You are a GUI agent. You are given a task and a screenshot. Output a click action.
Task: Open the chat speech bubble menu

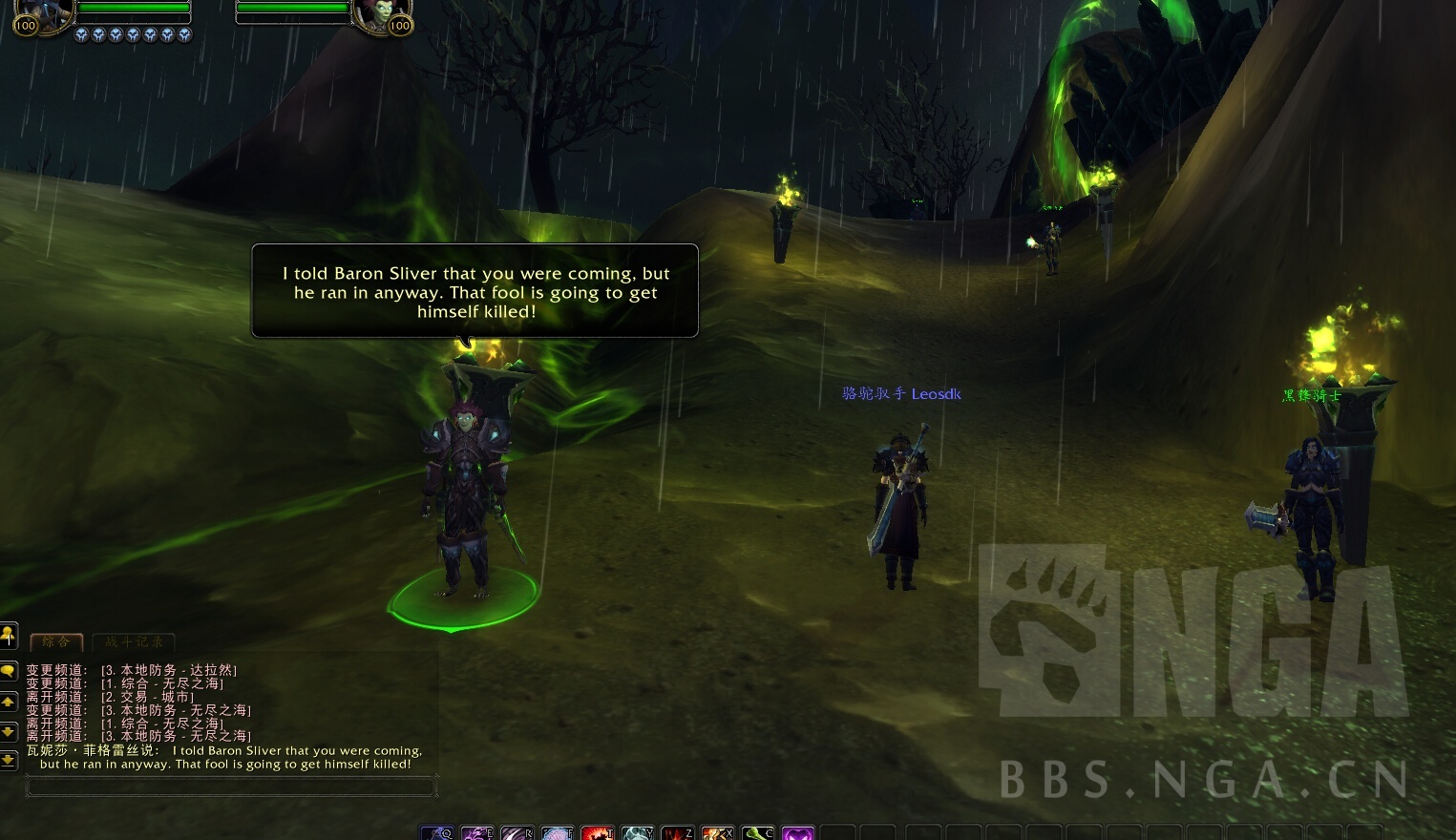tap(8, 671)
